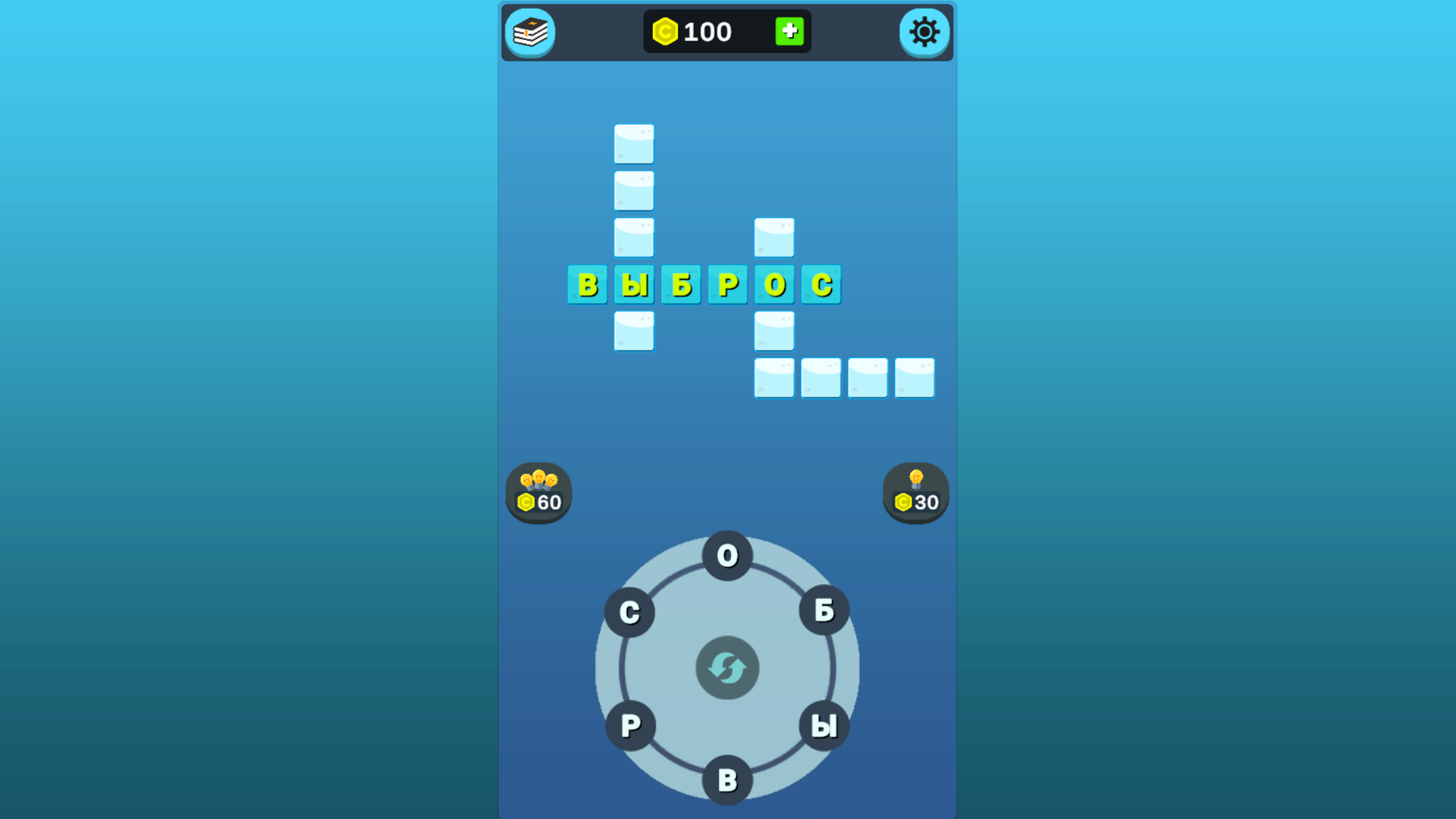
Task: Click the coin total showing 100
Action: (705, 31)
